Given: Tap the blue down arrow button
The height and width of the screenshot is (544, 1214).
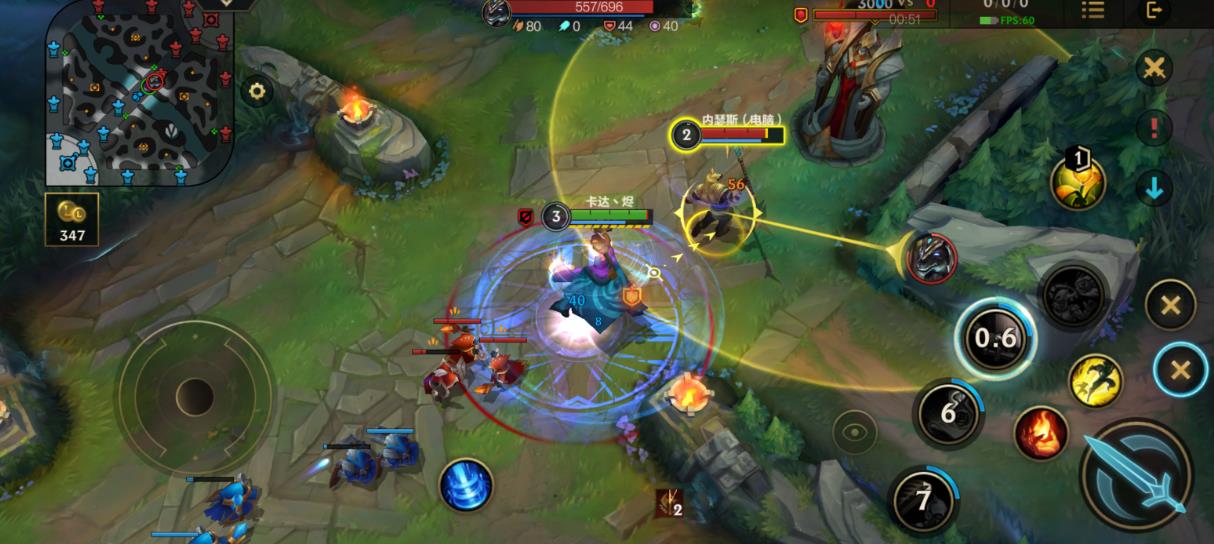Looking at the screenshot, I should [1154, 187].
